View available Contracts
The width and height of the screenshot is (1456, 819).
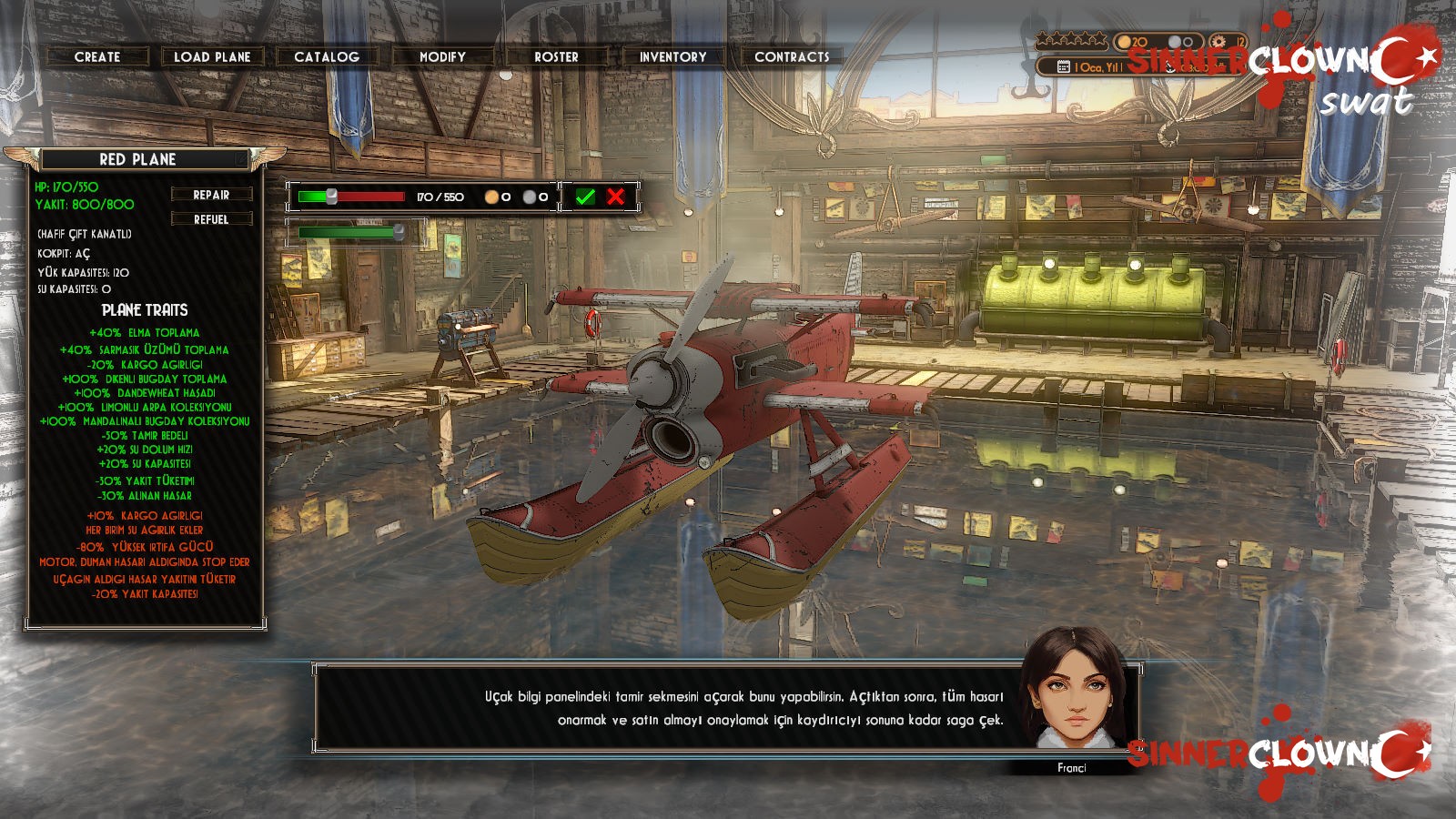(x=792, y=56)
